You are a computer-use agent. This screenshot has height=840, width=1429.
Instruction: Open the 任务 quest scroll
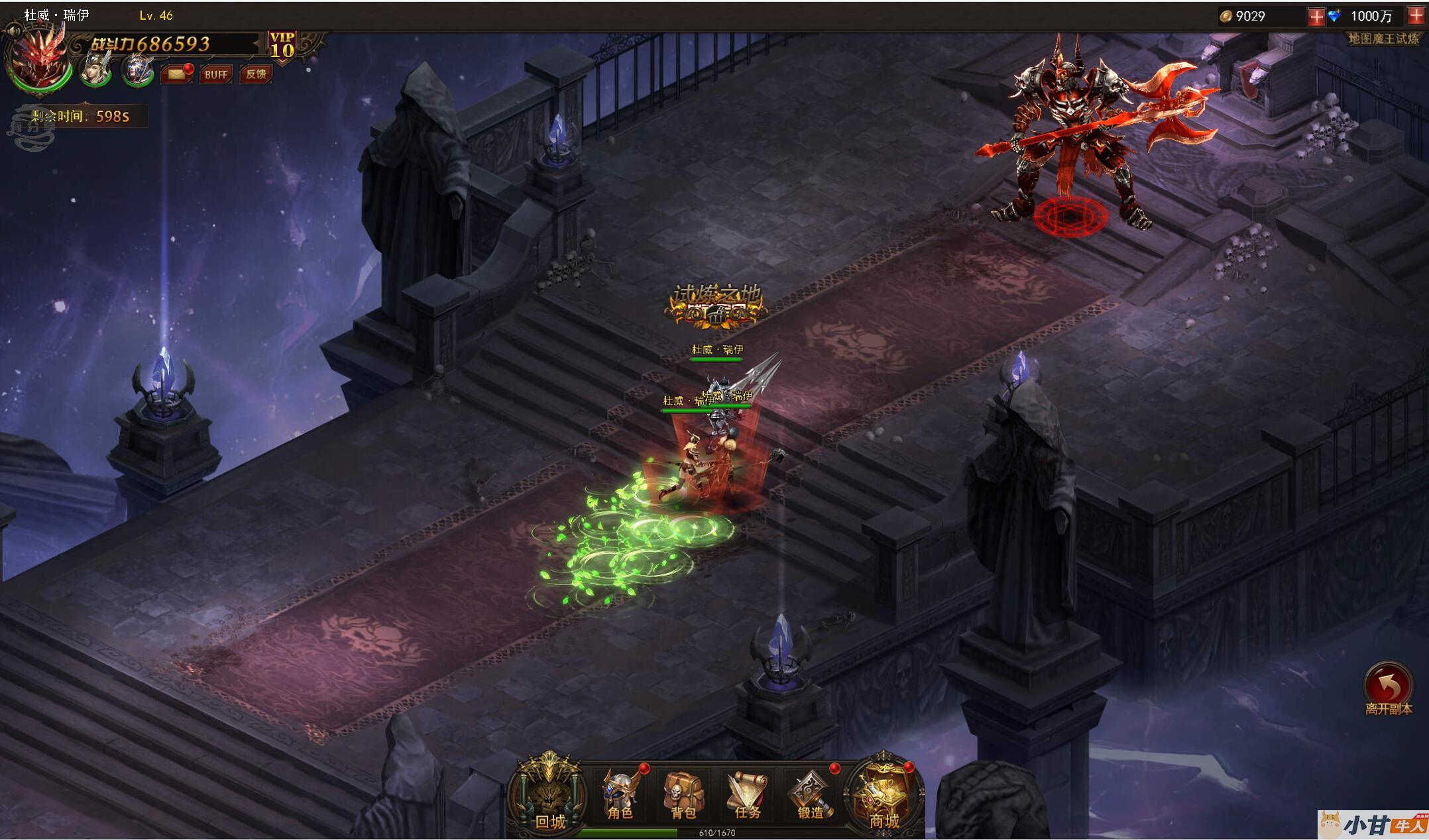[747, 795]
